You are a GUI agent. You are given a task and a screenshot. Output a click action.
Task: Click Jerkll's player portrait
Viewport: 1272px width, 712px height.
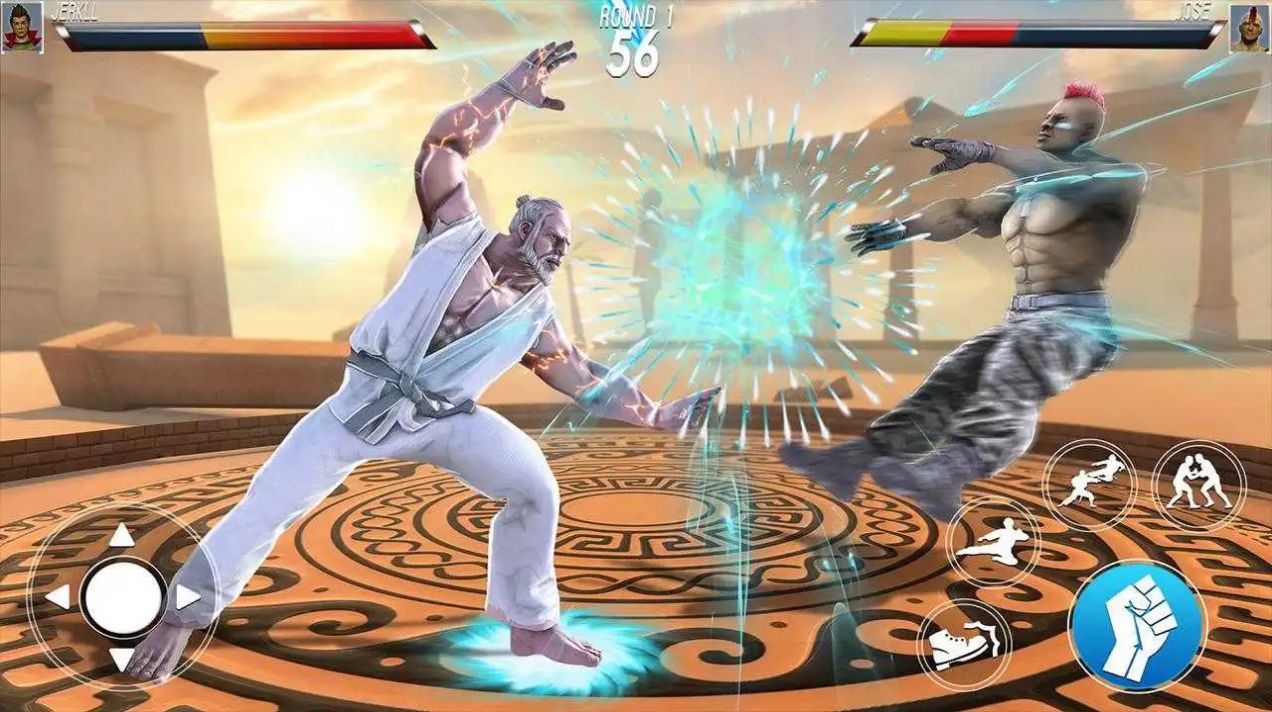tap(22, 27)
